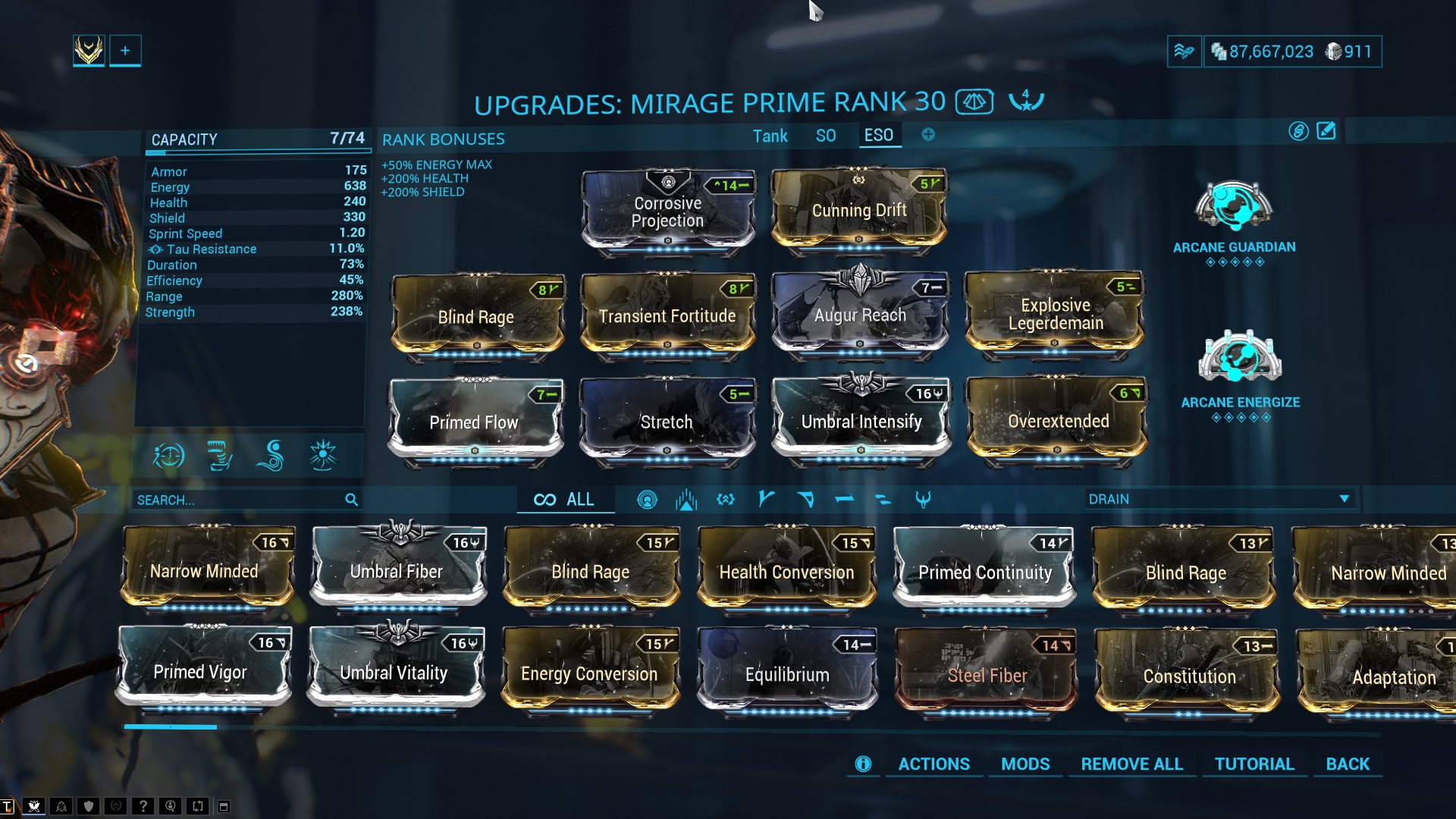Choose the Umbral Vitality mod card
The width and height of the screenshot is (1456, 819).
[x=394, y=672]
